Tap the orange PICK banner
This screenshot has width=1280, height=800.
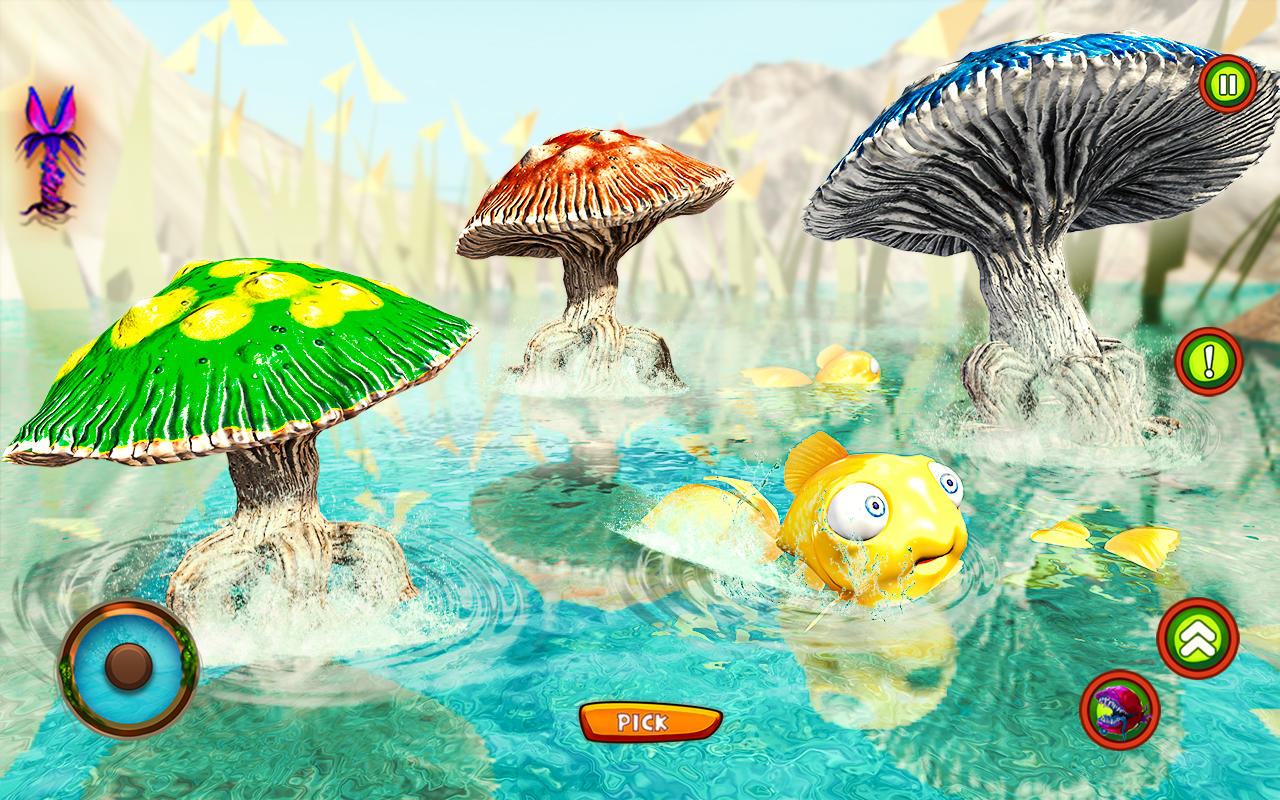click(650, 722)
